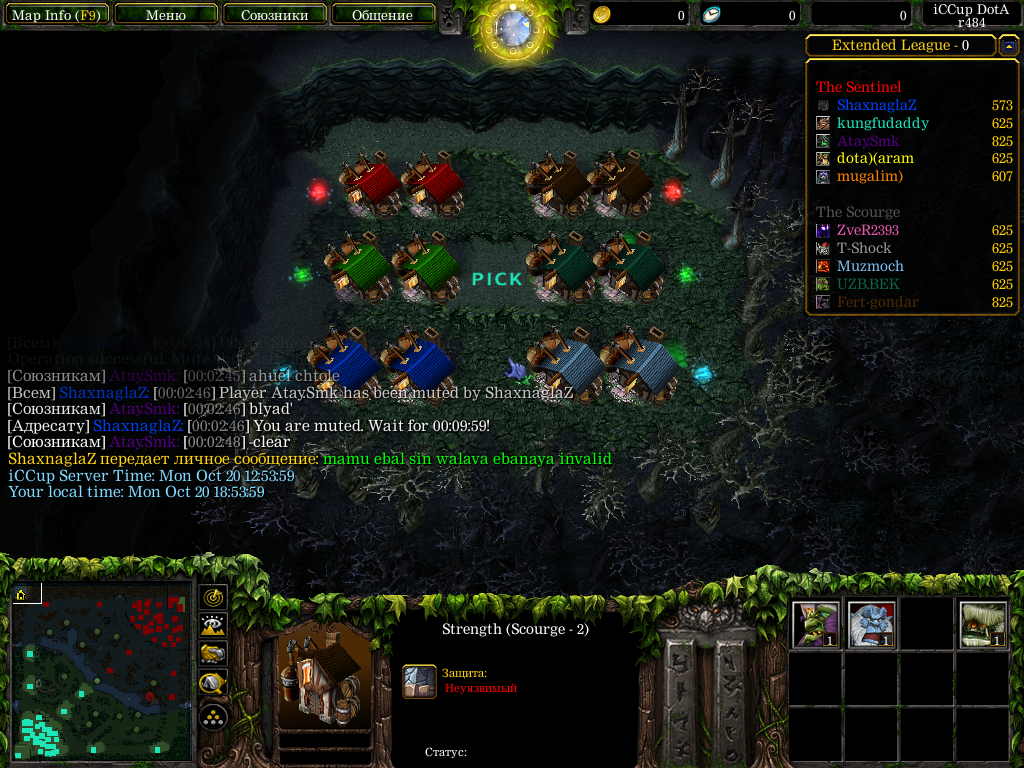Image resolution: width=1024 pixels, height=768 pixels.
Task: Toggle the ally color mode button
Action: pos(214,655)
